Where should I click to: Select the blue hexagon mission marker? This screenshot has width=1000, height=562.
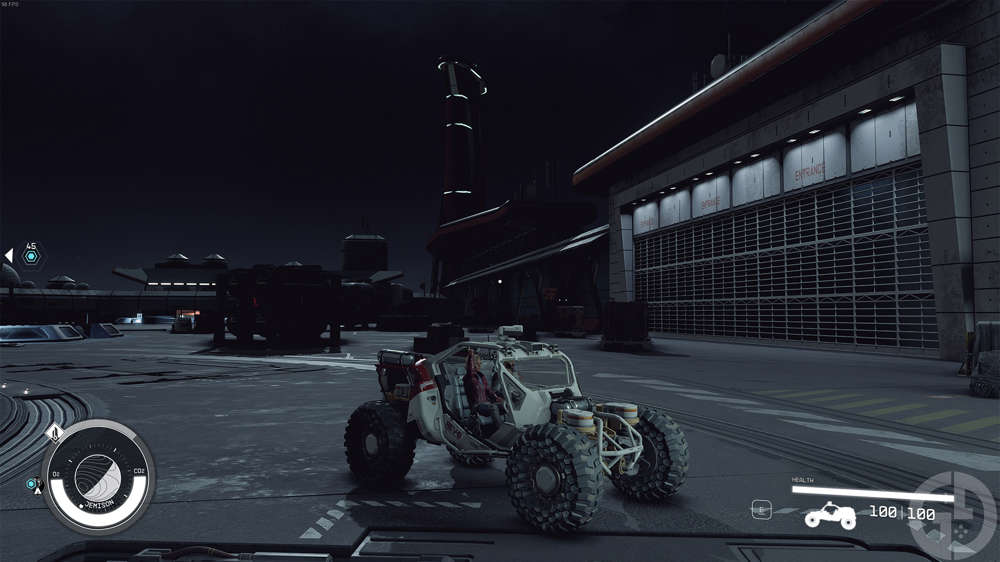click(x=31, y=257)
